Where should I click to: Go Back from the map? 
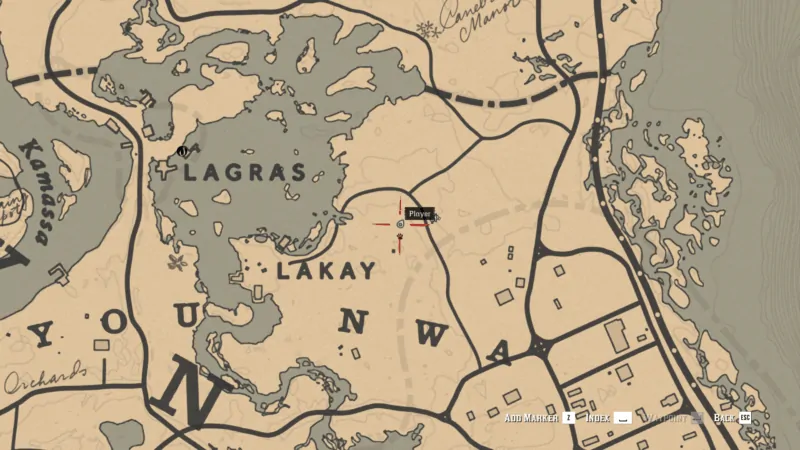coord(724,417)
